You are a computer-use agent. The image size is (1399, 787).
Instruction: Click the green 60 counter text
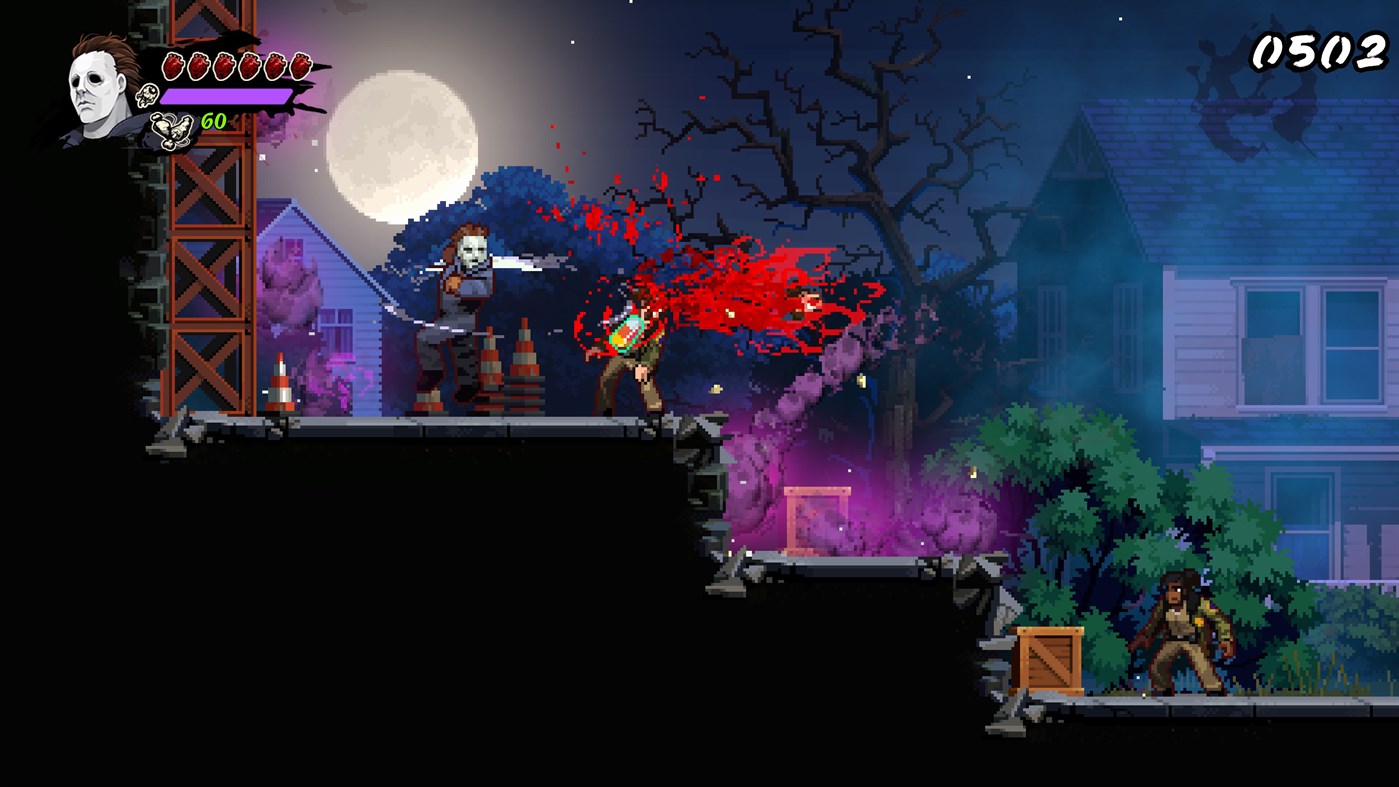(x=214, y=120)
